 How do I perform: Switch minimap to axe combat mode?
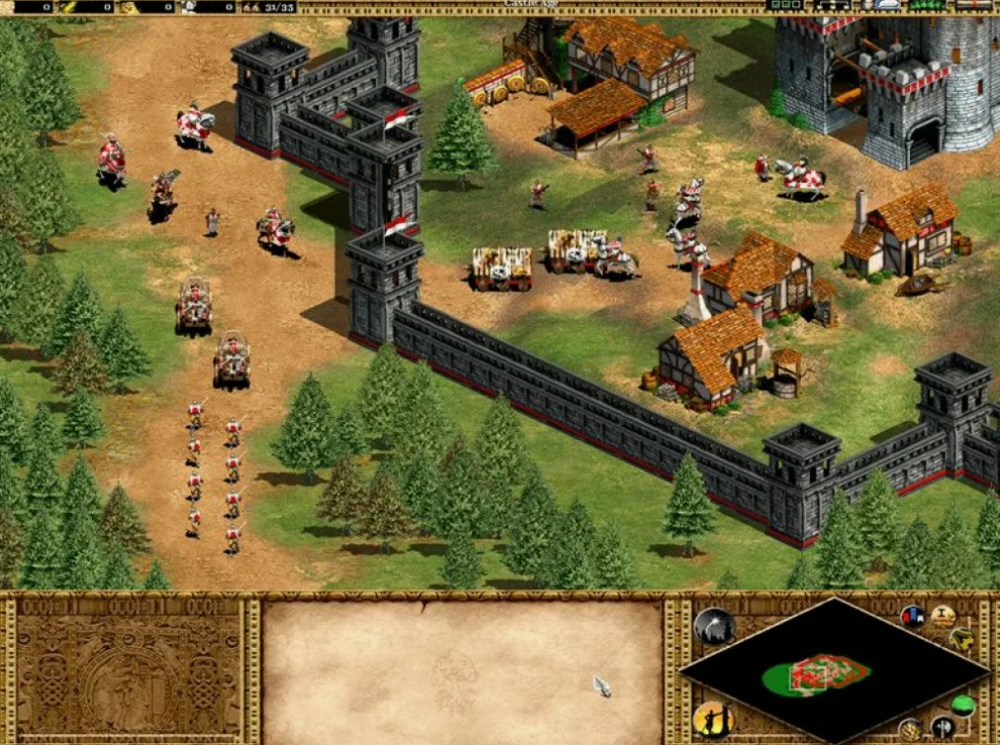[942, 726]
